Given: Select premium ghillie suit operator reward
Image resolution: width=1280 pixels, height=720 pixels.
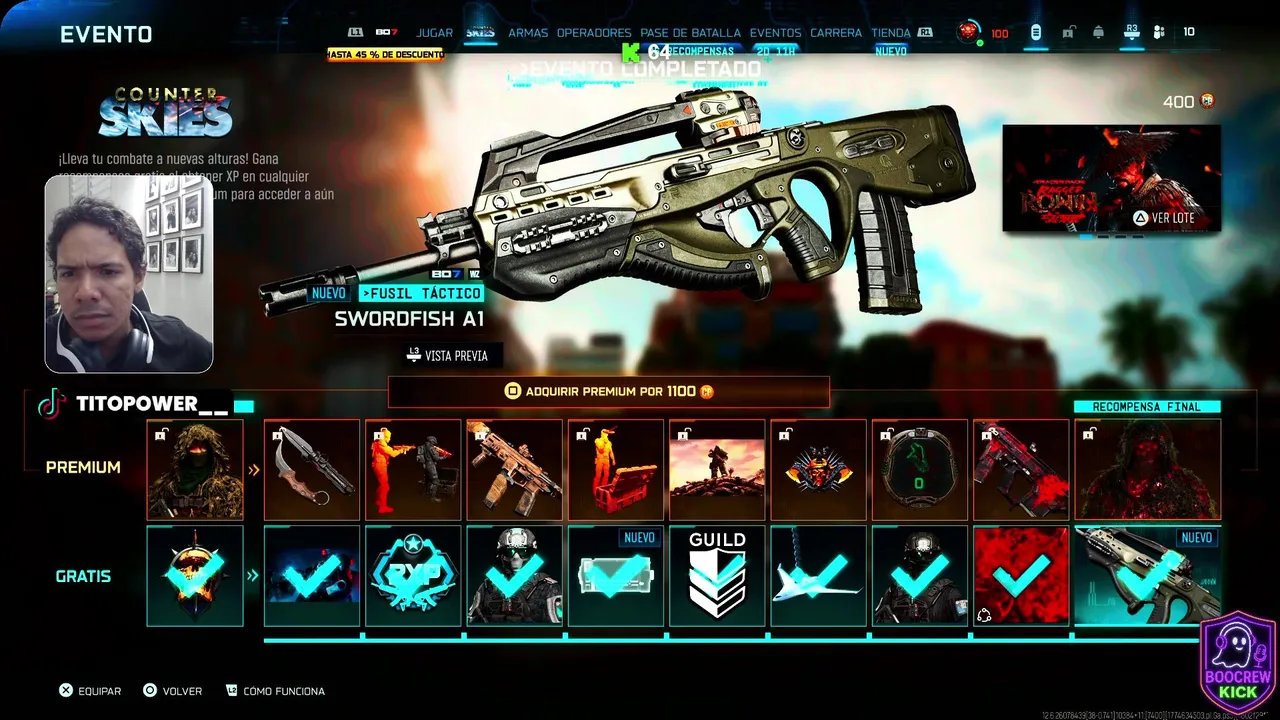Looking at the screenshot, I should (195, 469).
